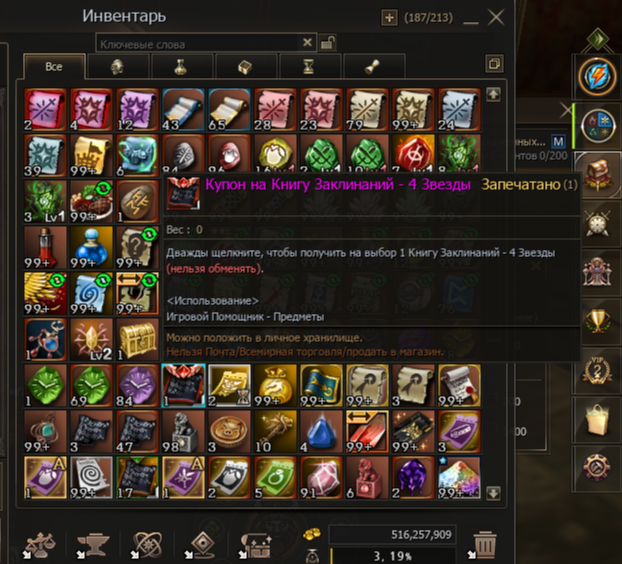
Task: Close the Inventory window
Action: (x=496, y=17)
